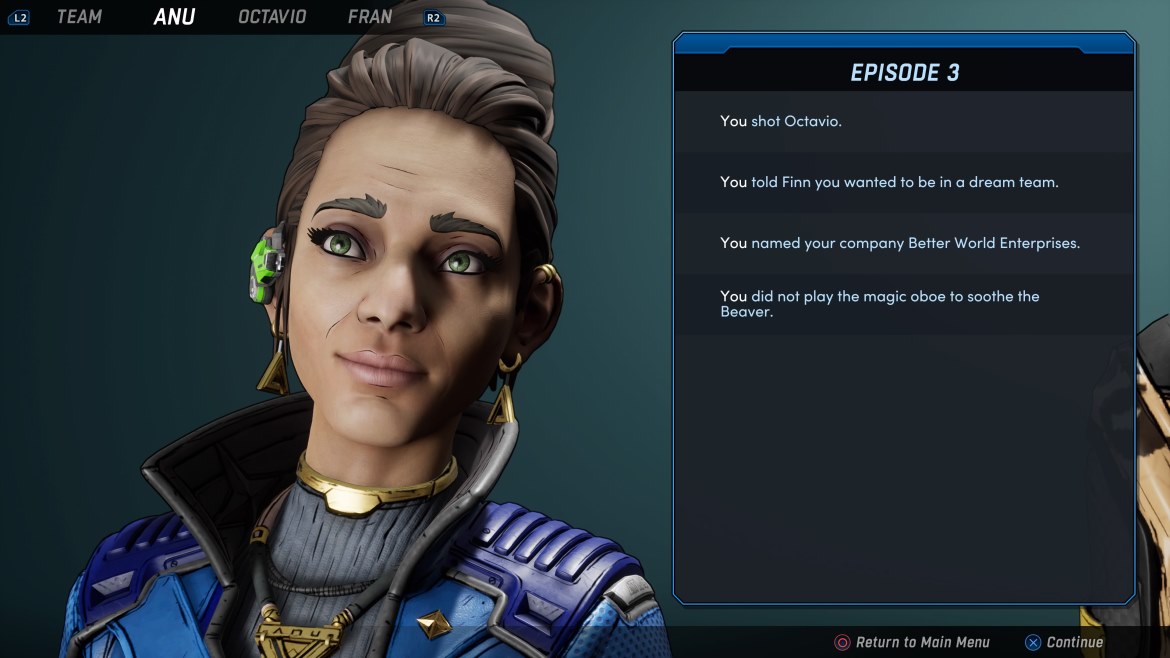Highlight the magic oboe Beaver choice row
1170x658 pixels.
pyautogui.click(x=904, y=304)
